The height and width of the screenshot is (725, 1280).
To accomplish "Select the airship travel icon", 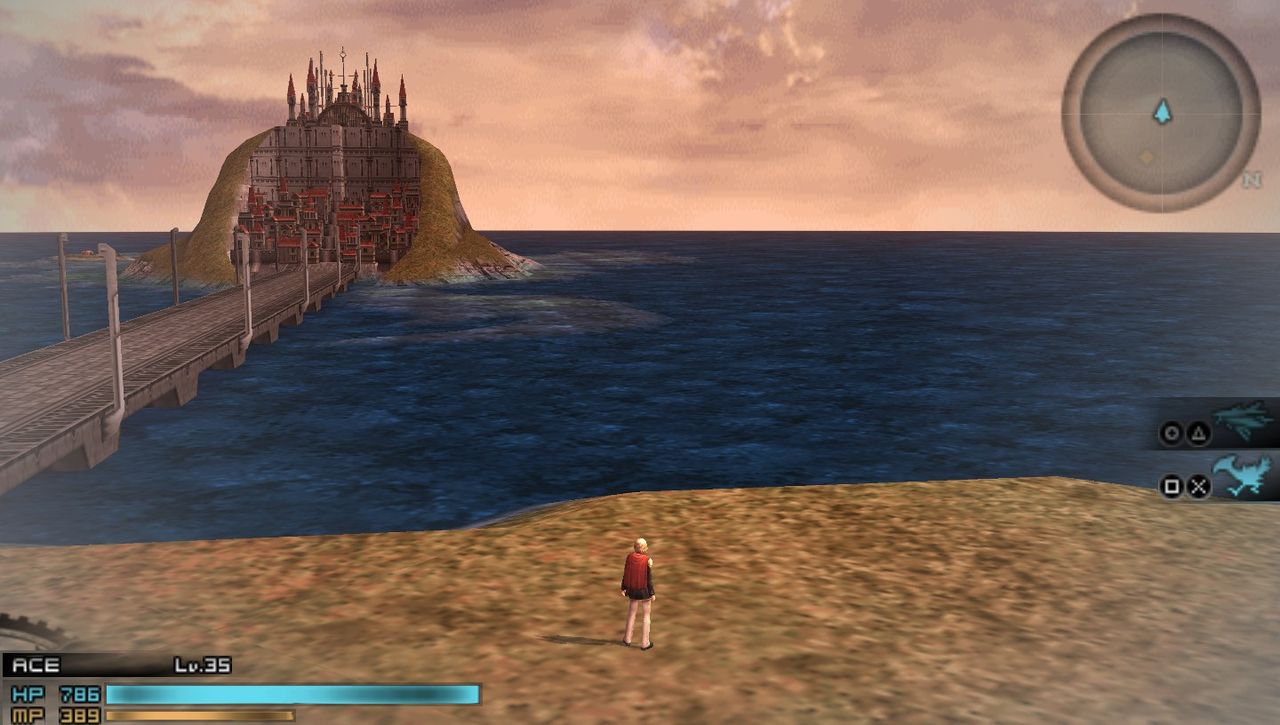I will tap(1242, 421).
